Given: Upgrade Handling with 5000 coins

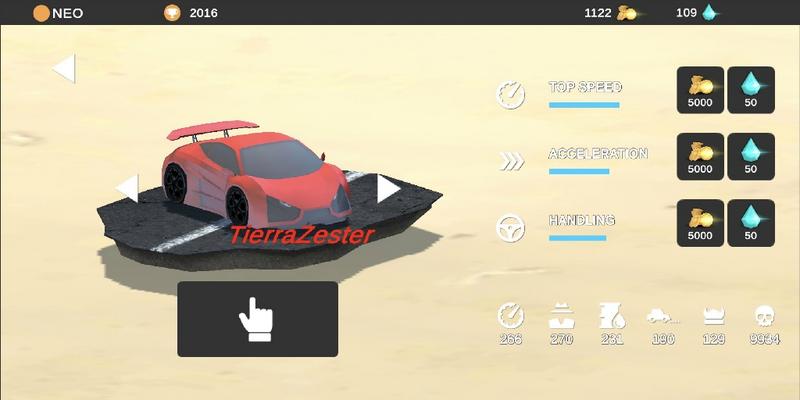Looking at the screenshot, I should click(x=700, y=223).
